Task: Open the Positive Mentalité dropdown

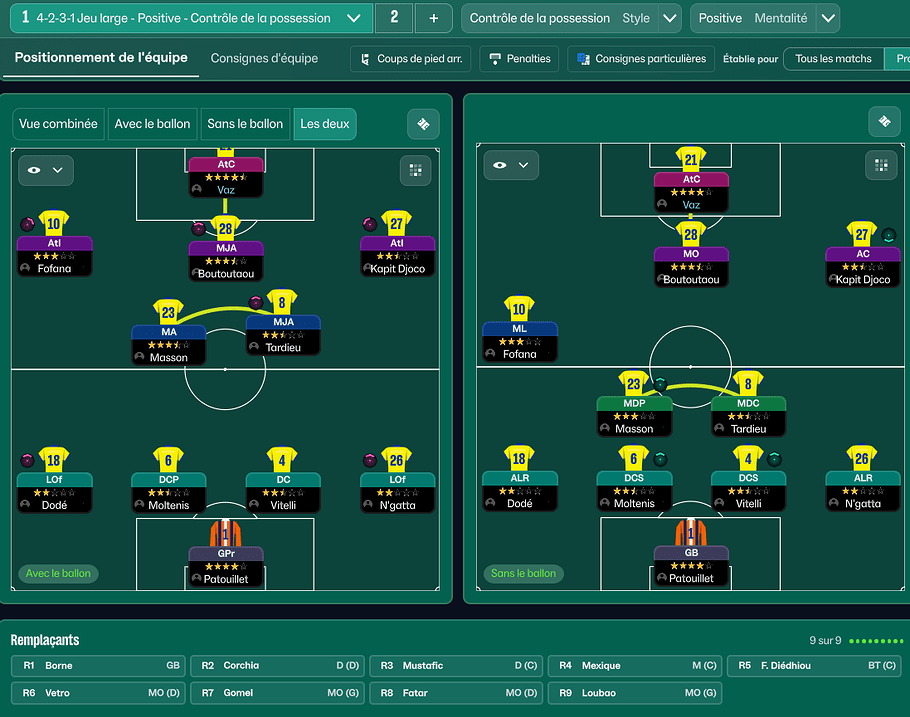Action: point(827,18)
